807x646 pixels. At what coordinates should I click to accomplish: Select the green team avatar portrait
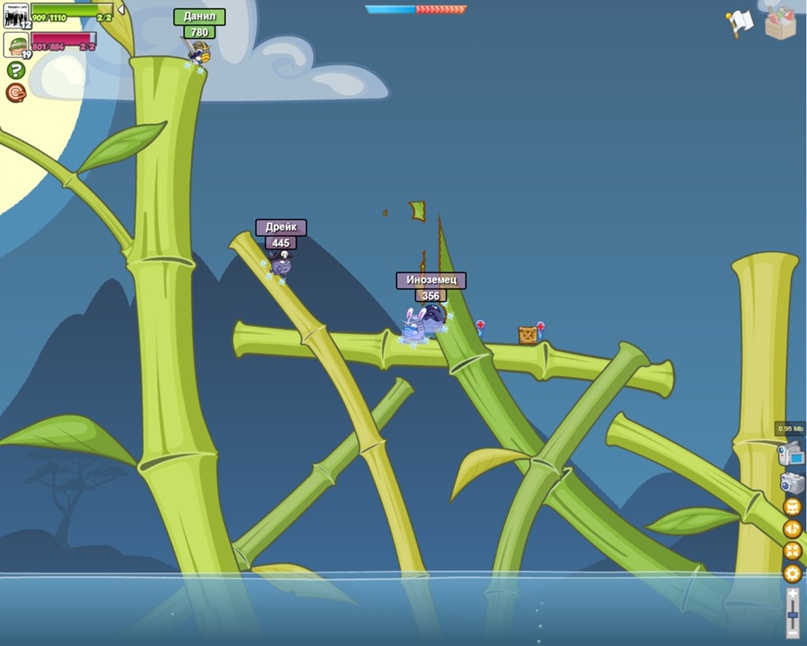click(x=15, y=16)
